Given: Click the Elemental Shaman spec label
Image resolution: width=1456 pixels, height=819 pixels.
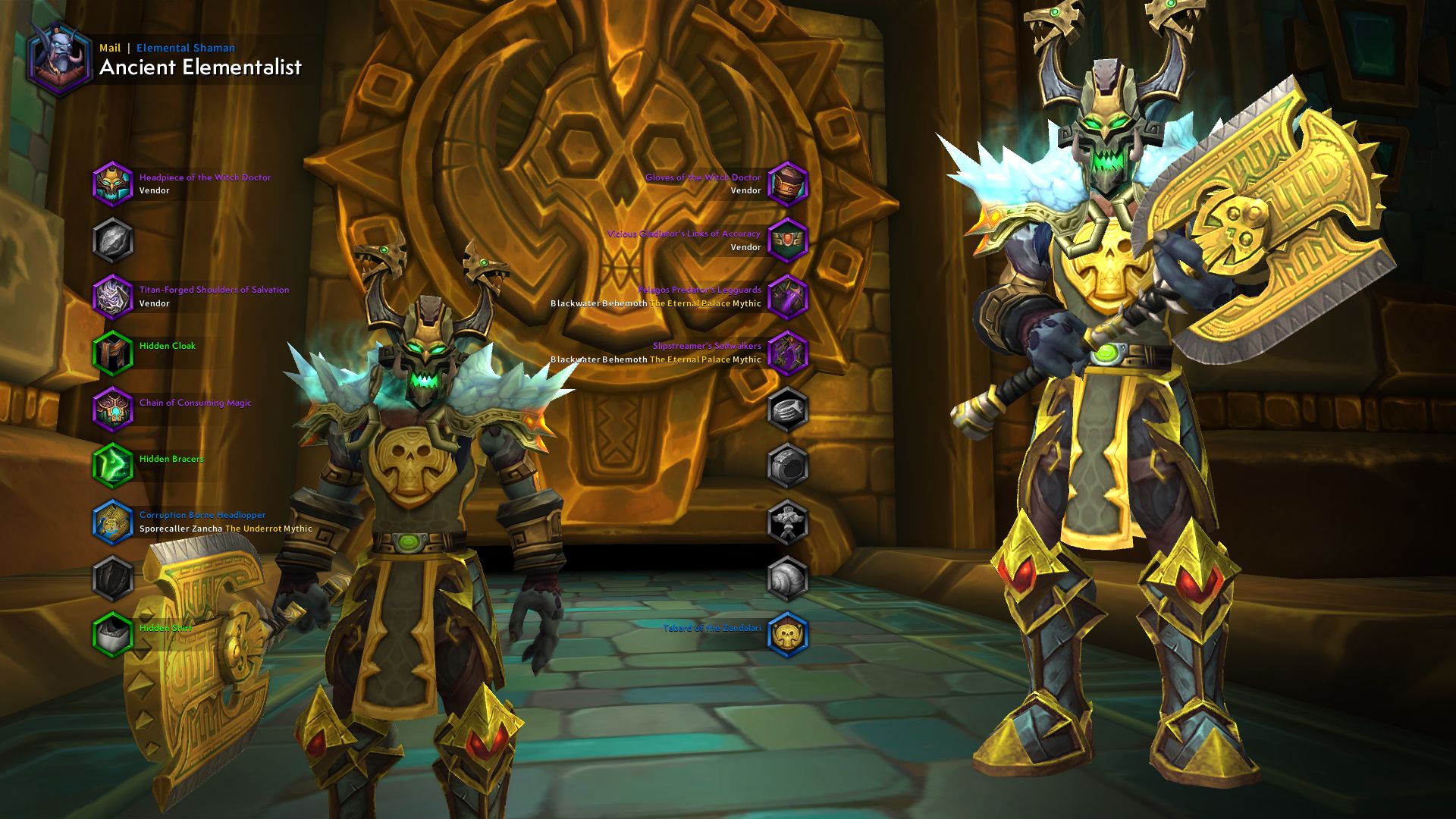Looking at the screenshot, I should coord(184,47).
